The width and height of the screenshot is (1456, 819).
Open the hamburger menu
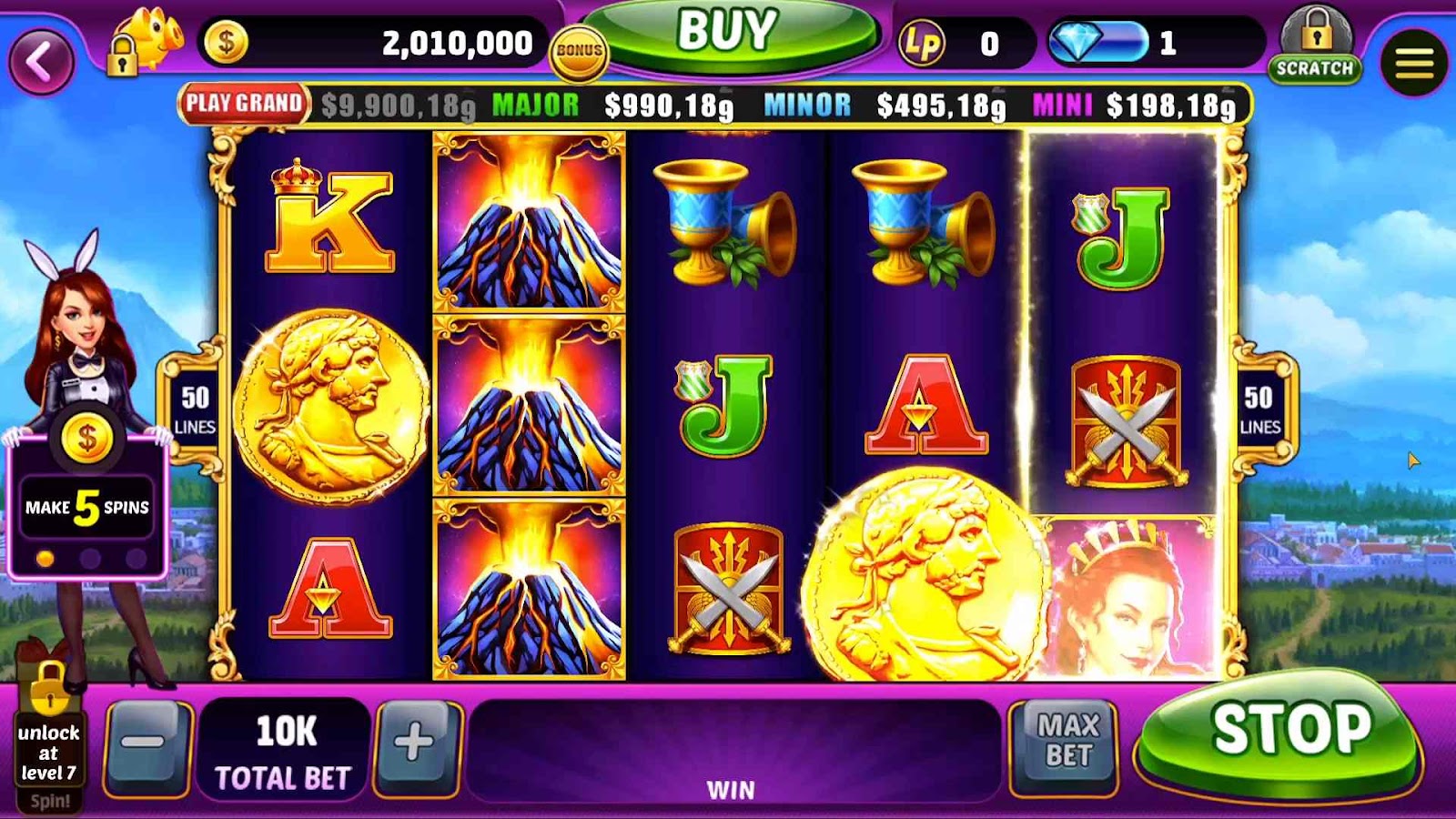coord(1413,63)
